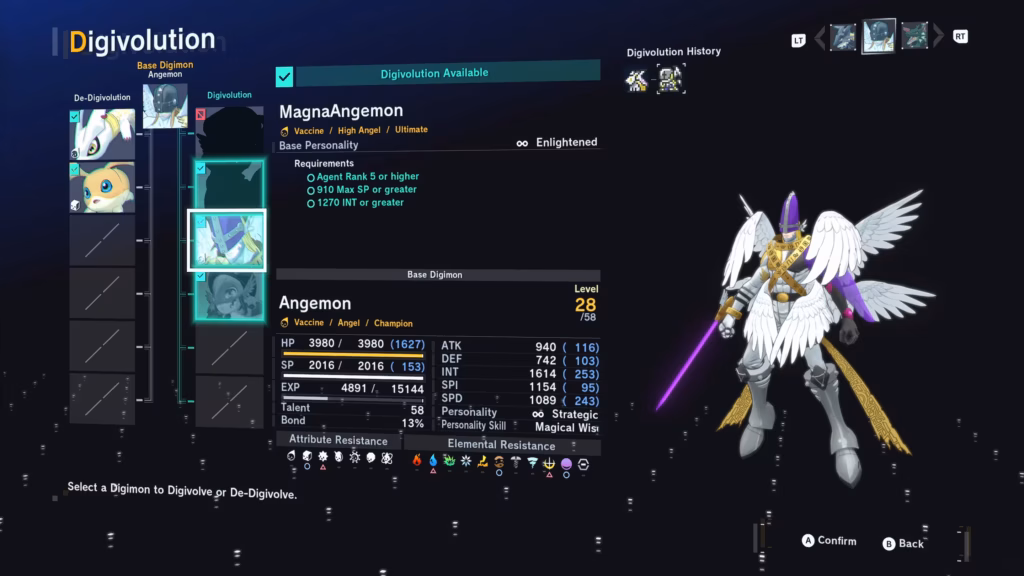Viewport: 1024px width, 576px height.
Task: Switch to the green dragon party Digimon
Action: tap(914, 37)
